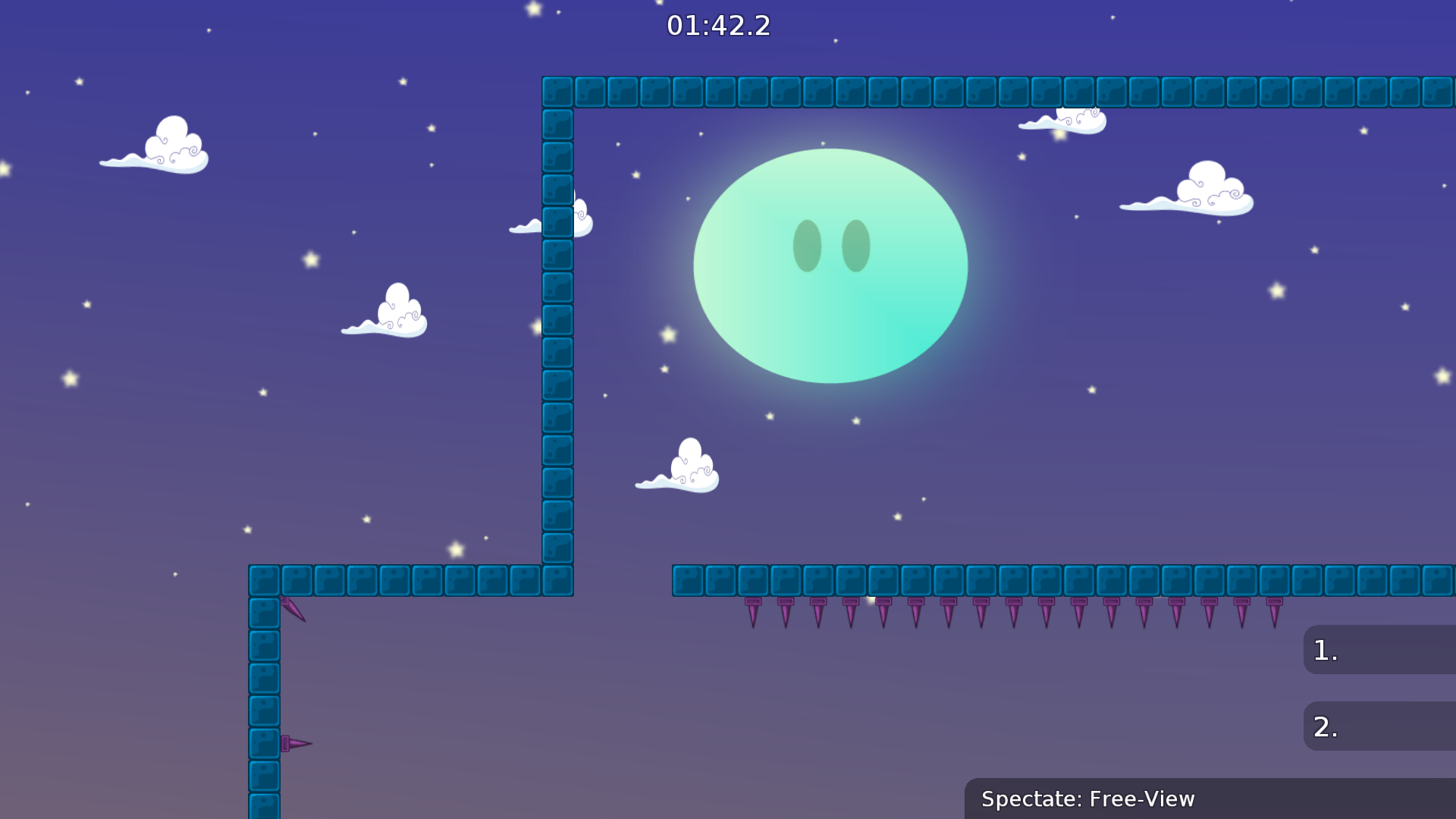Click the number 1 leaderboard label
This screenshot has height=819, width=1456.
[1325, 651]
